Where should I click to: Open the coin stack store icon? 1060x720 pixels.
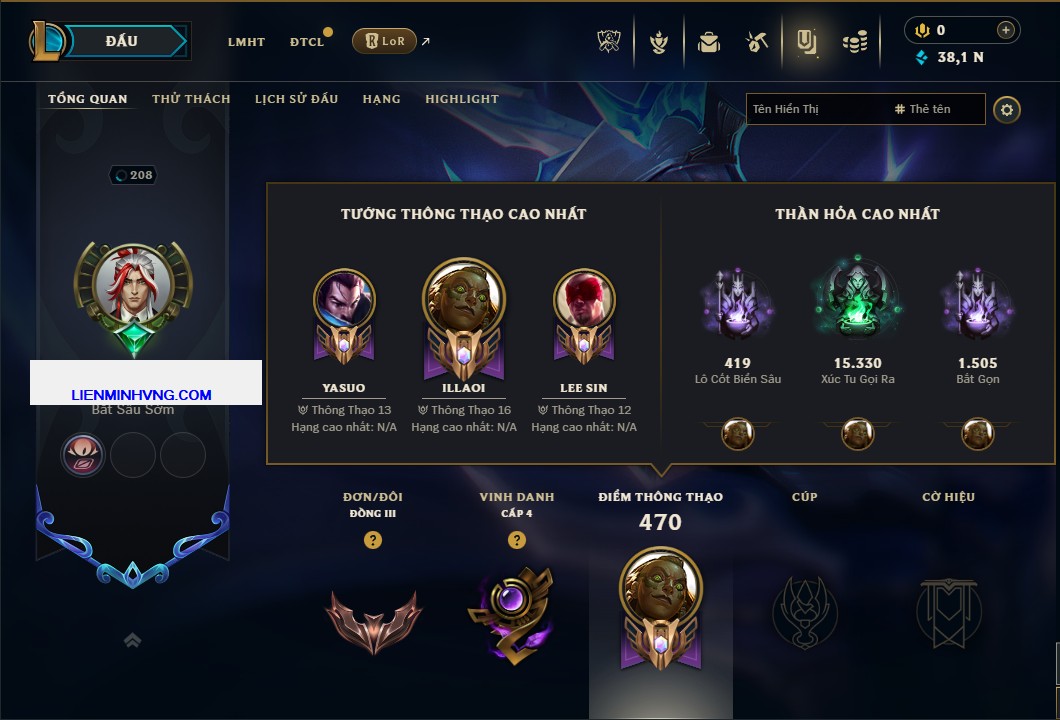[x=854, y=42]
